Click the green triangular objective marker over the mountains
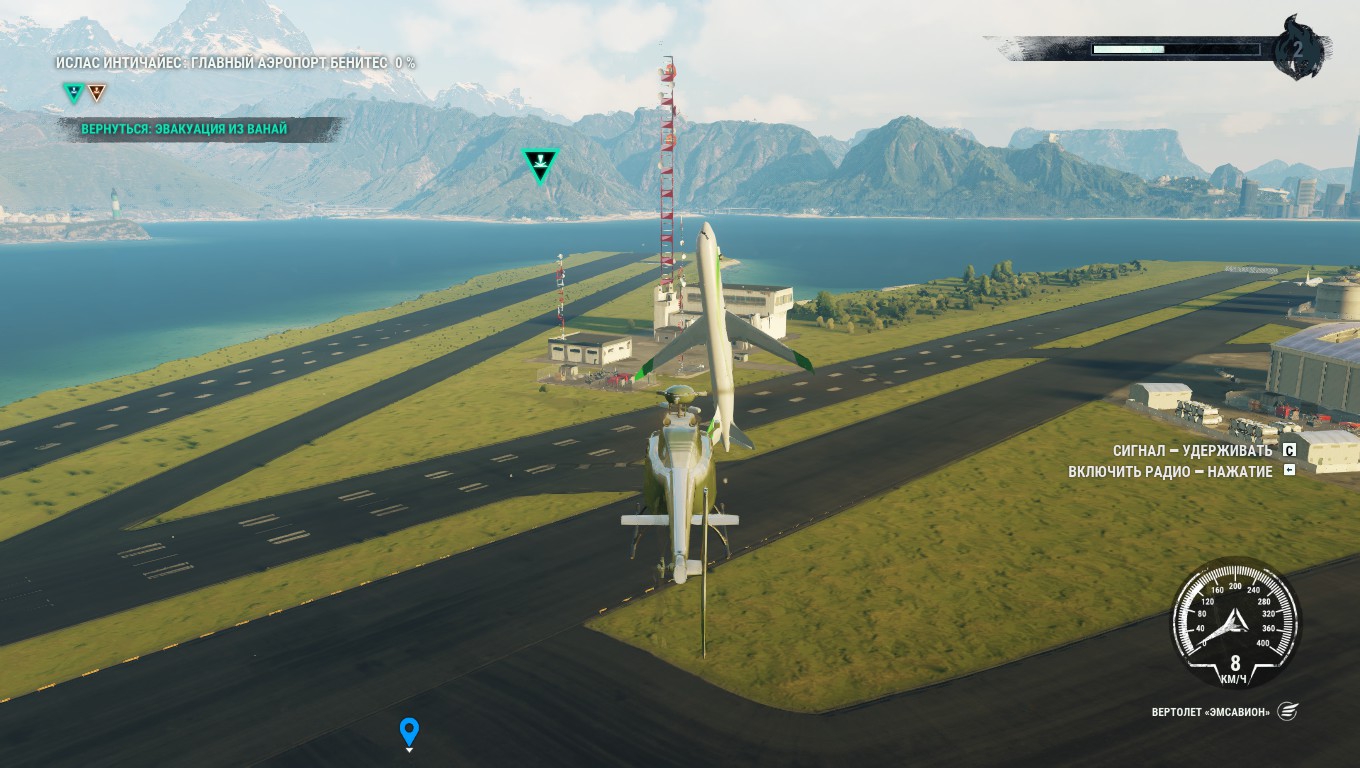 click(540, 164)
